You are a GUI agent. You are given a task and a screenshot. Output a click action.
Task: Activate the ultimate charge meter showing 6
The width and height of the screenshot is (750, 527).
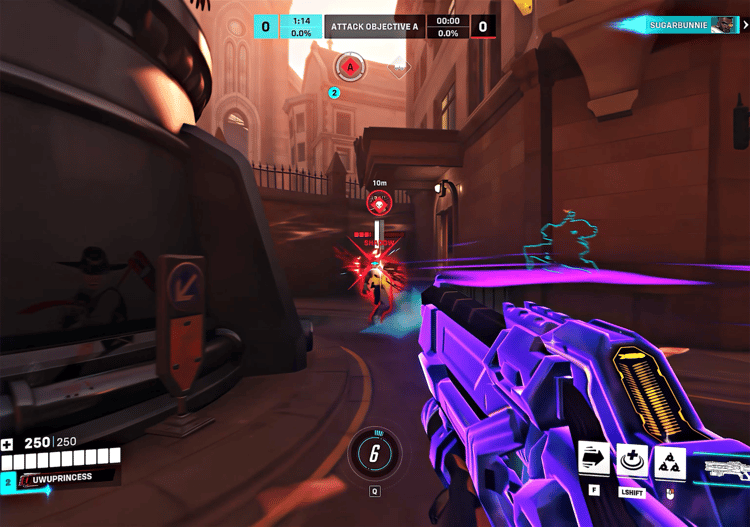374,453
